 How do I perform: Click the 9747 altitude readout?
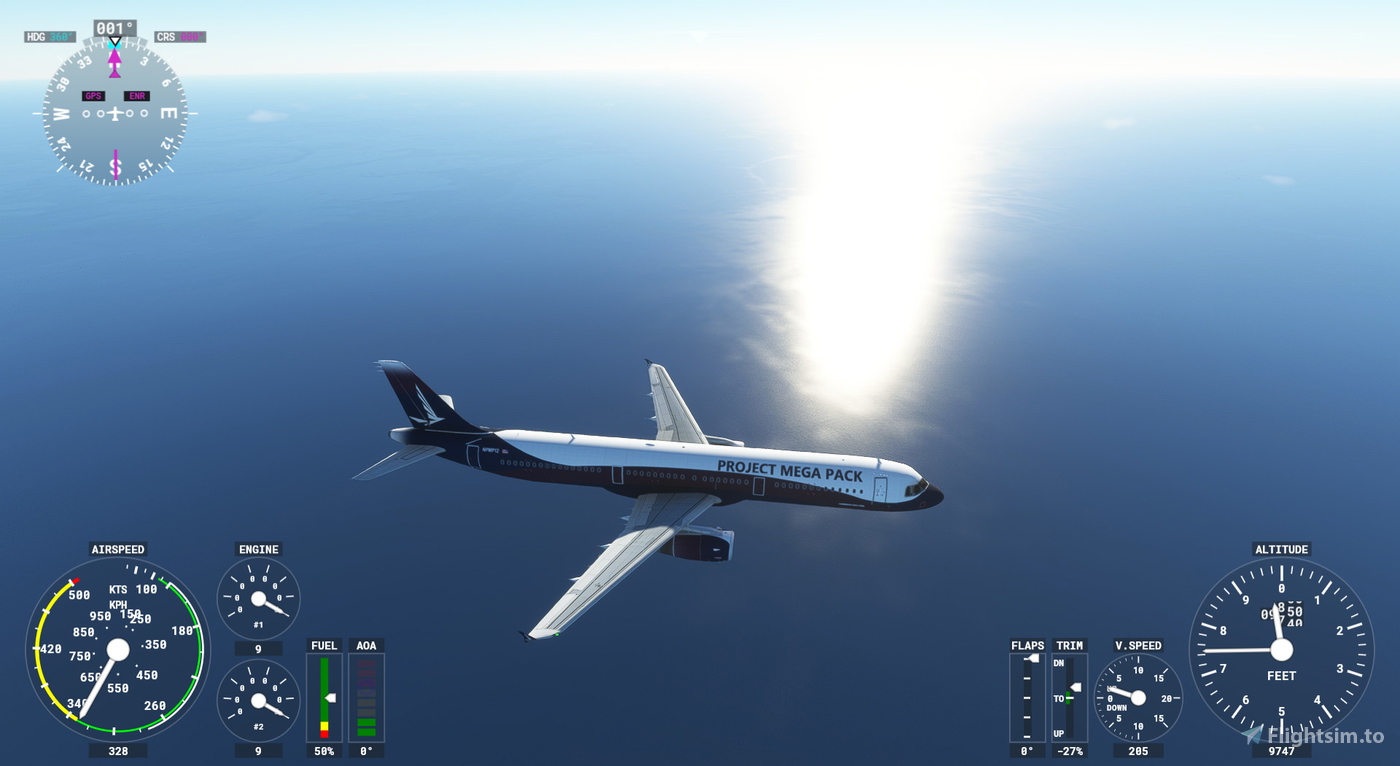tap(1281, 750)
